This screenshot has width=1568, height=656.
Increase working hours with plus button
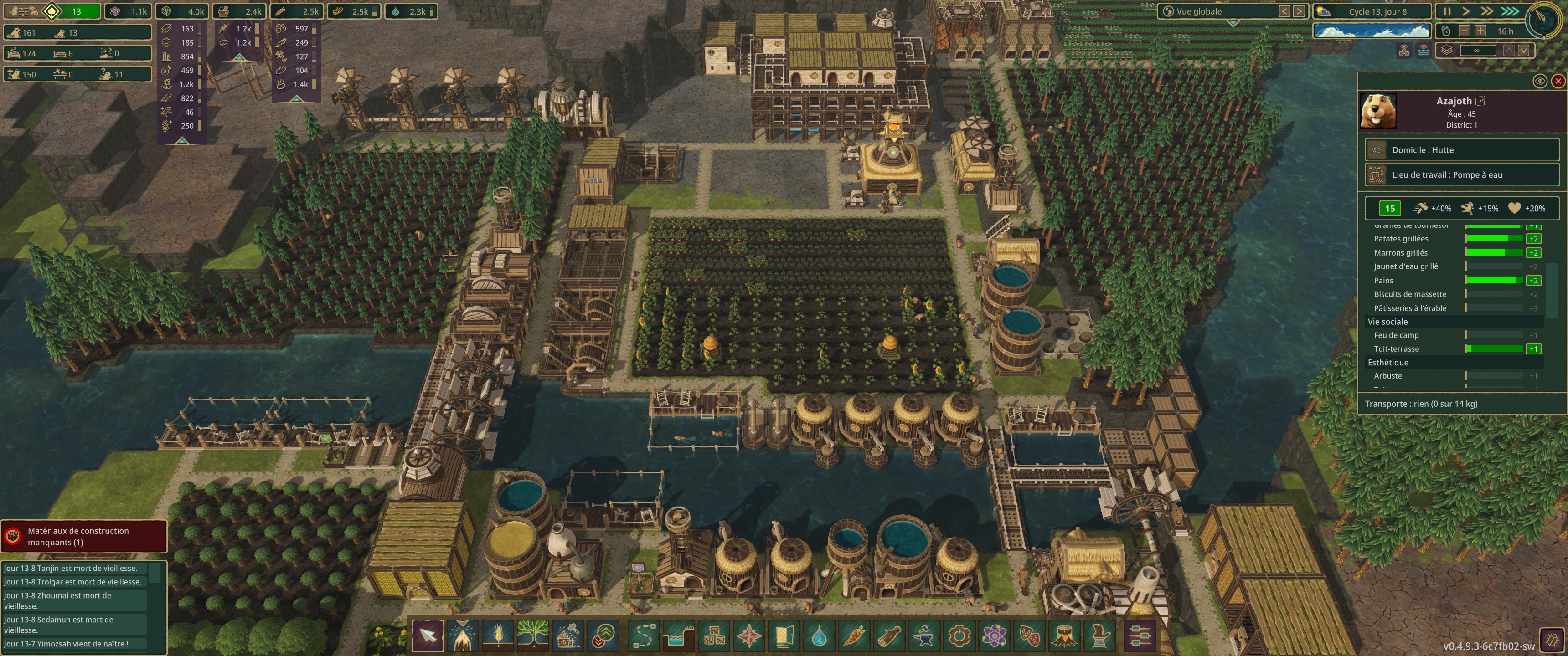1480,31
